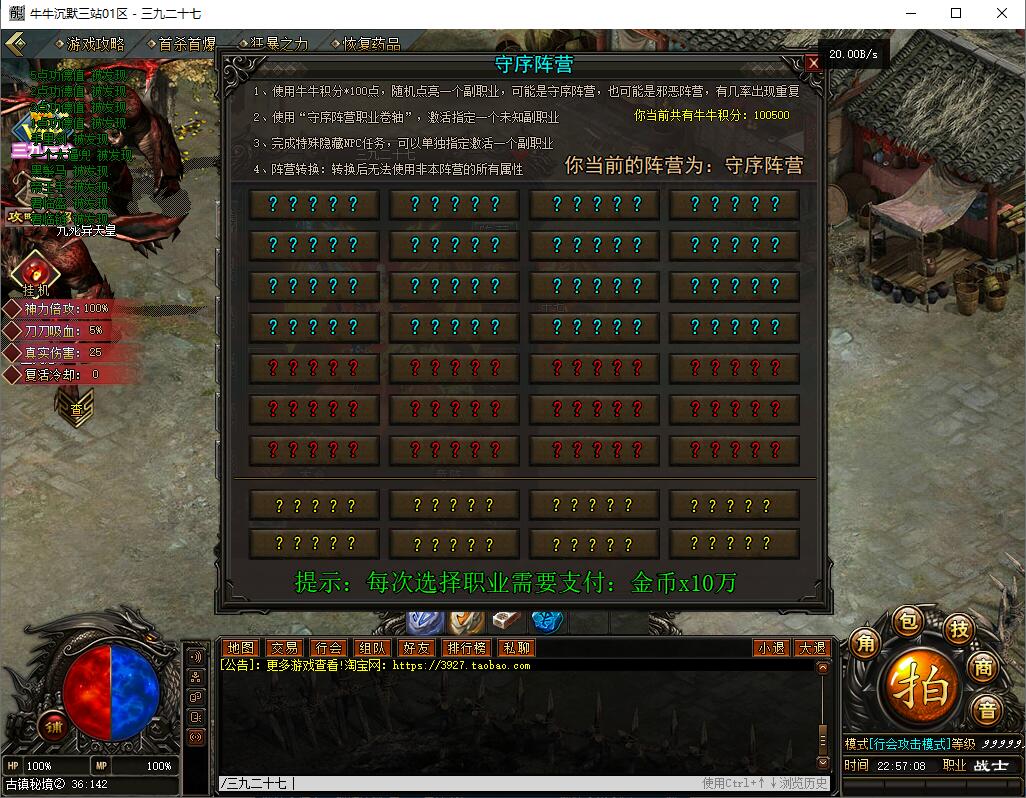Open the 行会 guild panel
1026x798 pixels.
point(328,648)
